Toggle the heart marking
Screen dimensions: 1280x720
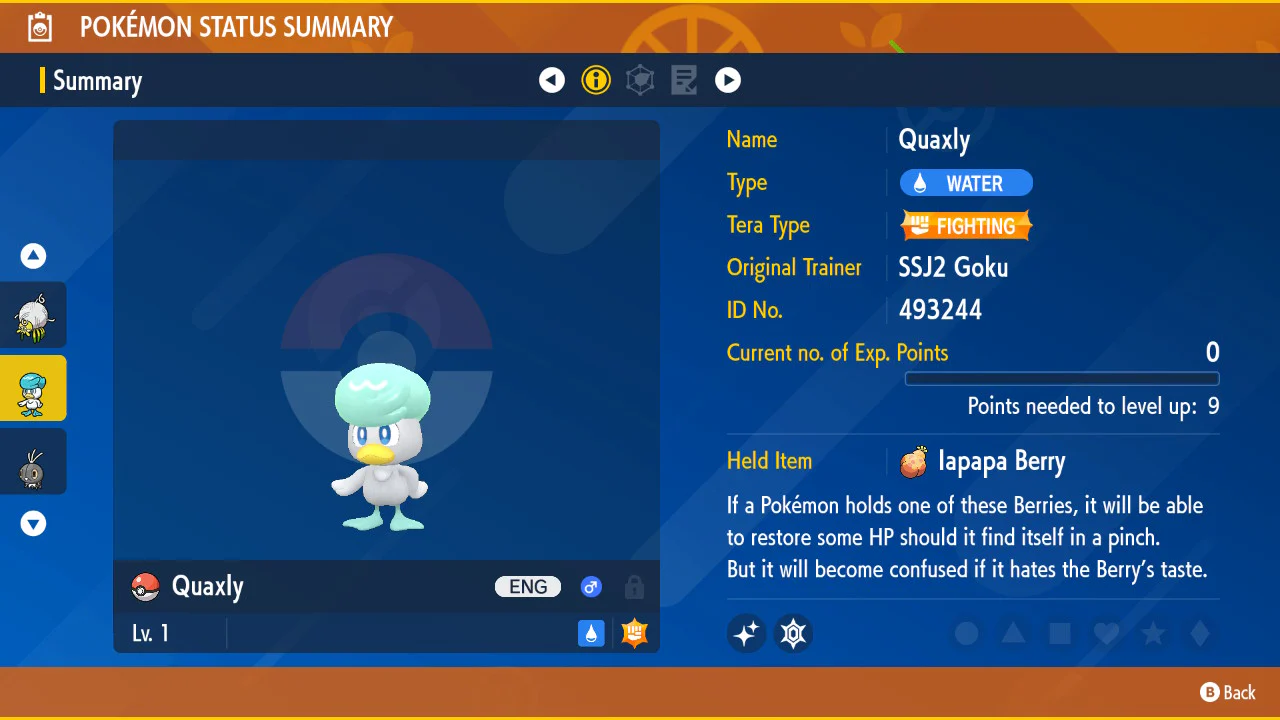click(x=1106, y=633)
